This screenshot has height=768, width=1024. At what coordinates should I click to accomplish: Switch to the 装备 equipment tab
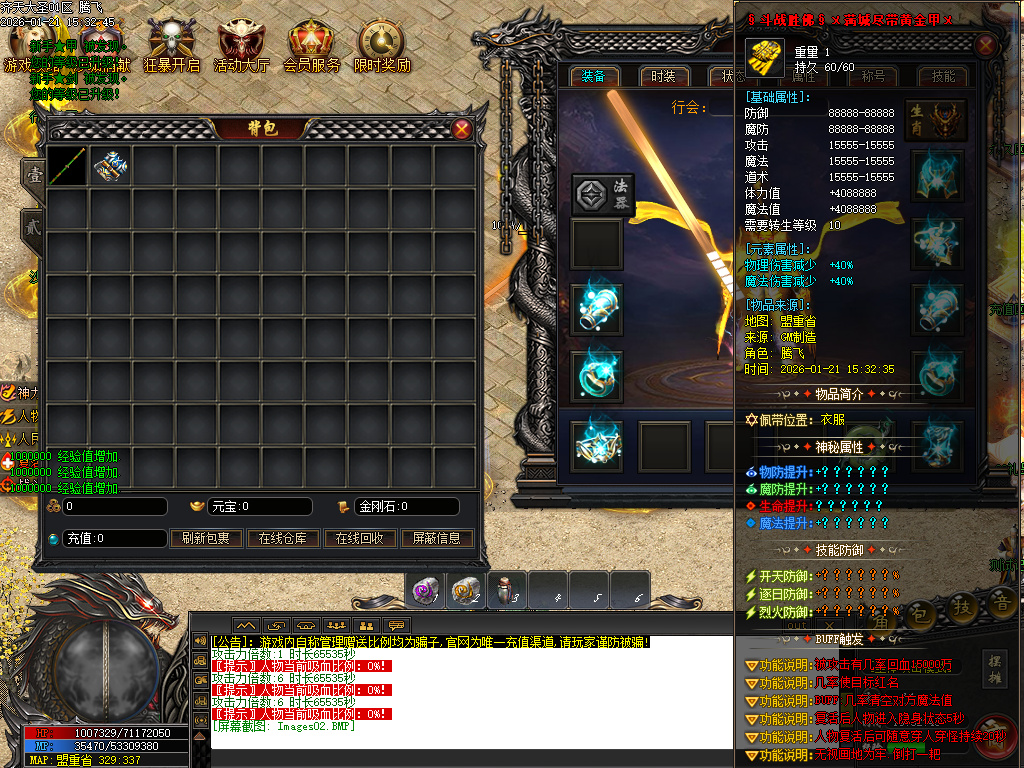point(593,77)
